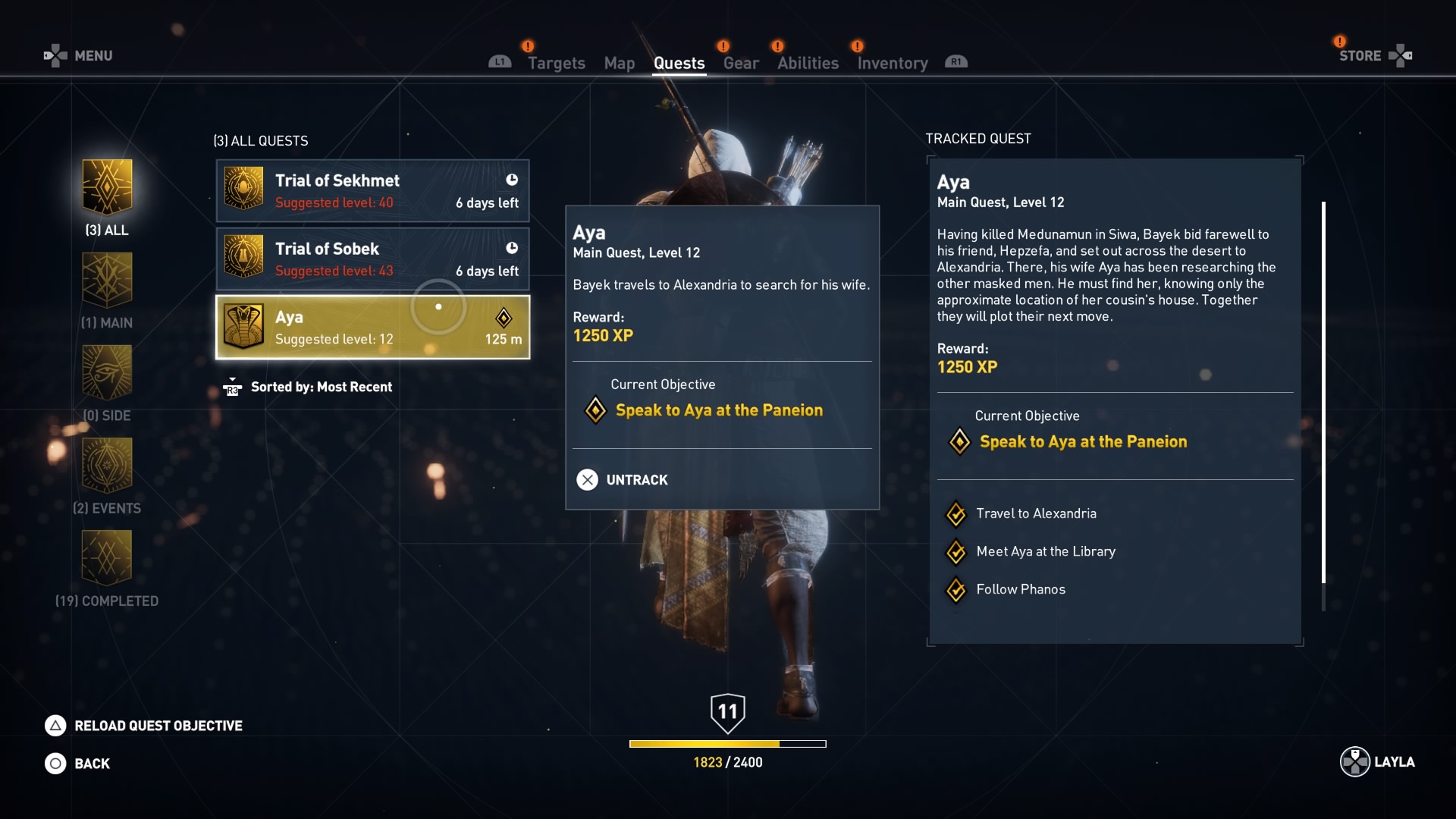
Task: Change the Sorted by: Most Recent option
Action: point(321,387)
